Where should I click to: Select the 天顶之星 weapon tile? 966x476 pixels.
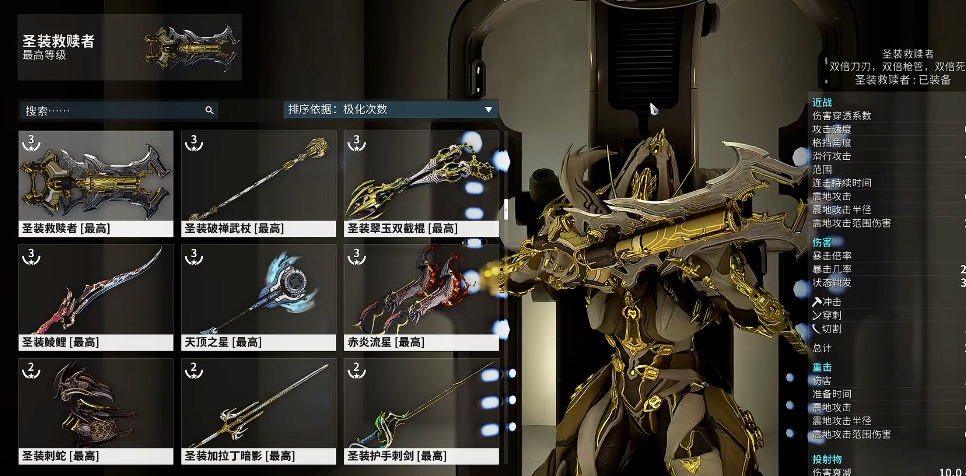point(258,296)
